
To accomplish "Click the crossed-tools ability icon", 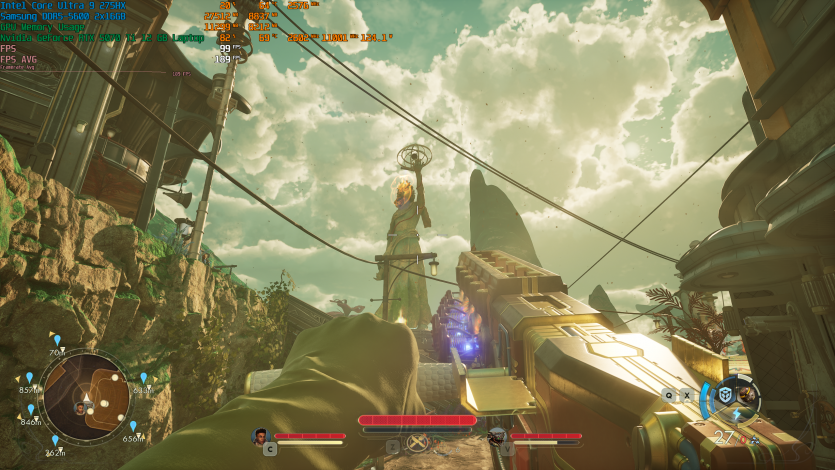I will (x=417, y=441).
